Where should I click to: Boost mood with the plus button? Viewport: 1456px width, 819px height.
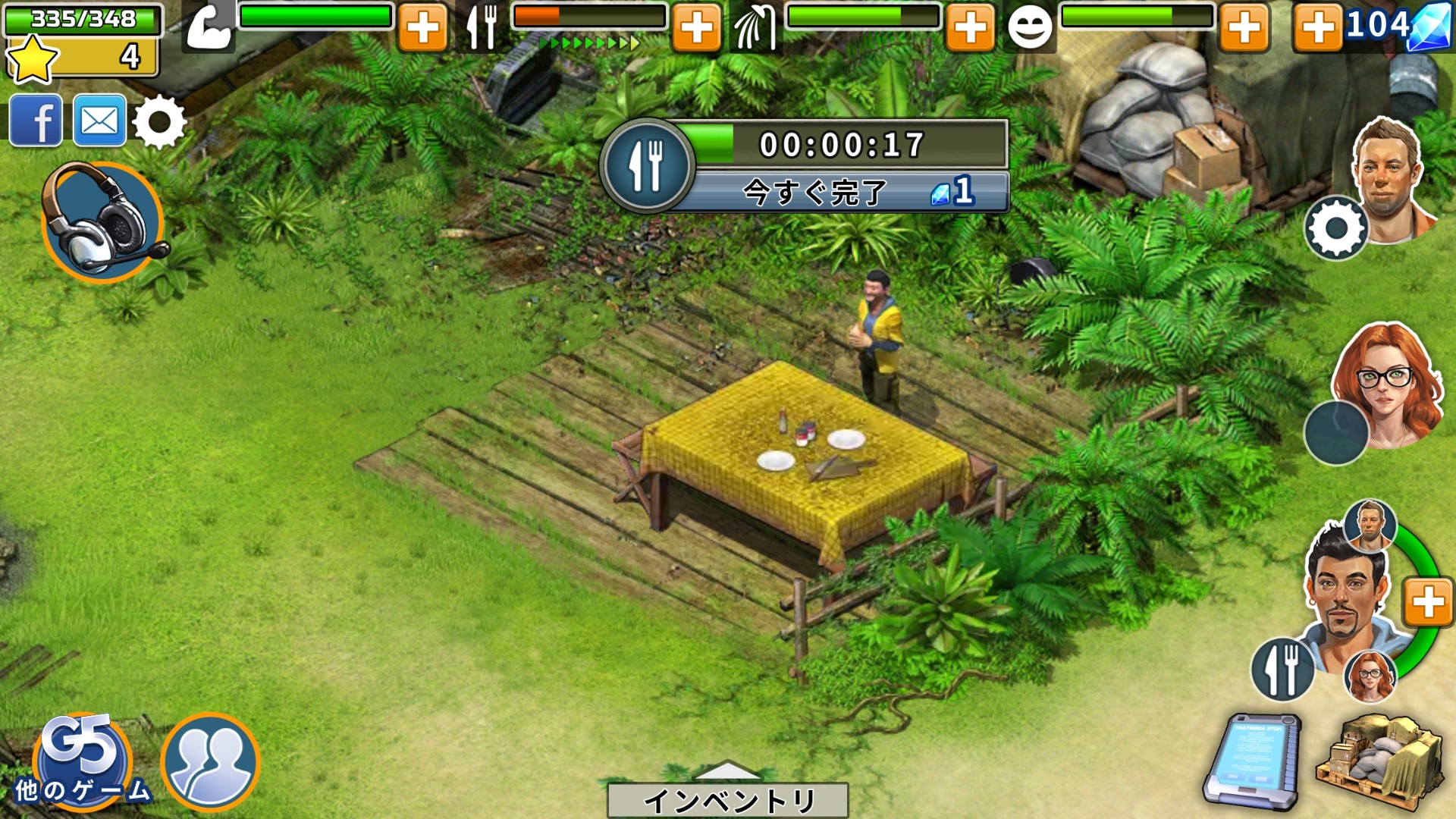click(x=1244, y=29)
